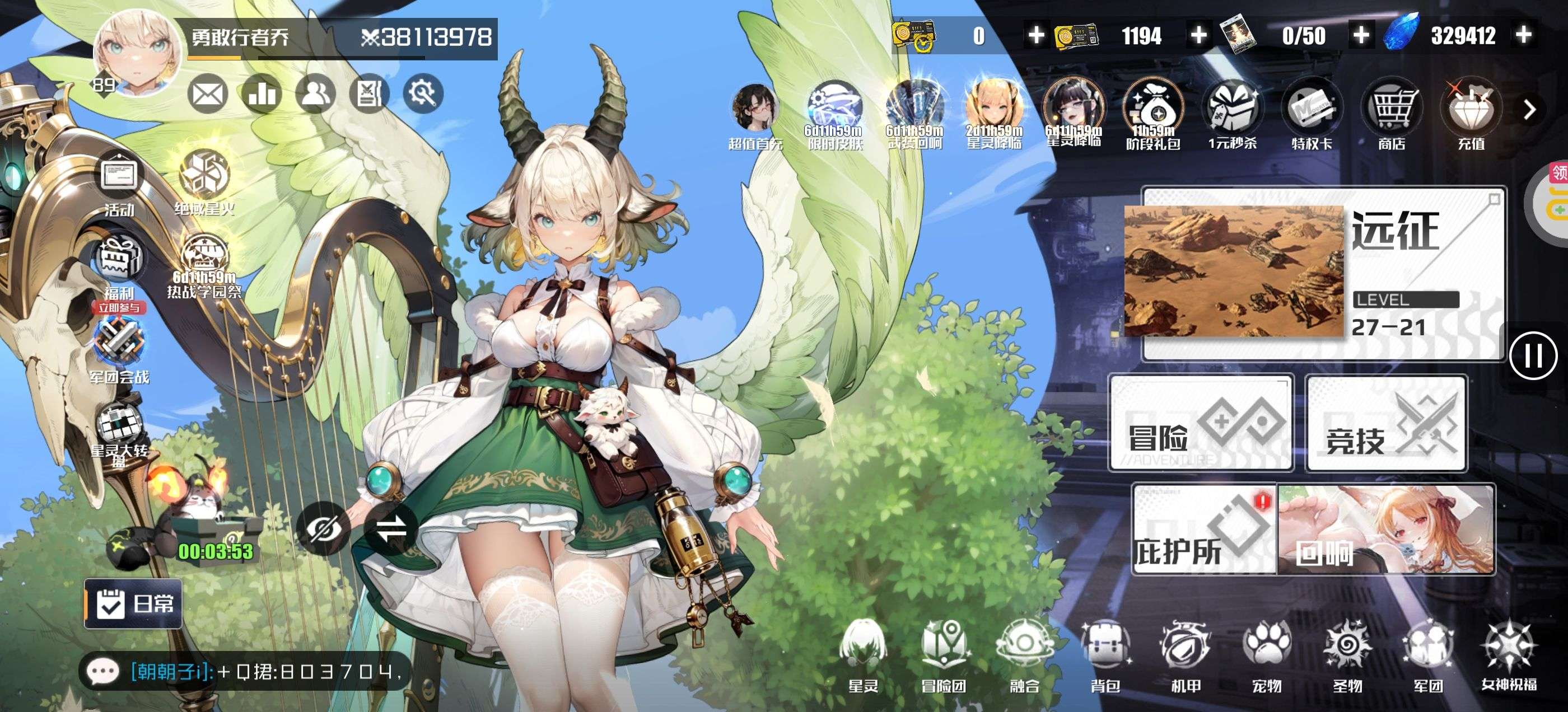Open the 星灵 character menu
Viewport: 1568px width, 712px height.
(863, 656)
